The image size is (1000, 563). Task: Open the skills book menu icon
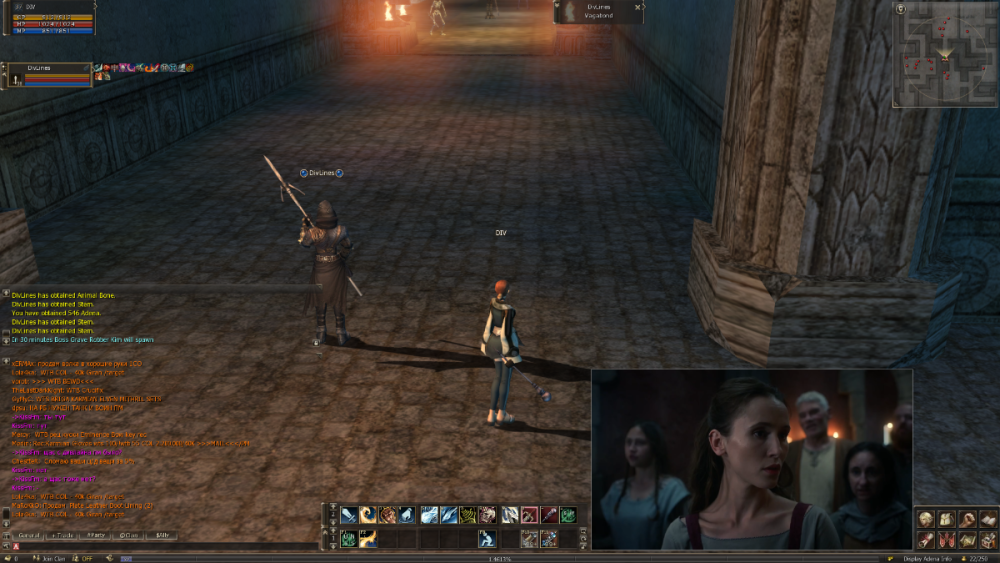[x=988, y=519]
